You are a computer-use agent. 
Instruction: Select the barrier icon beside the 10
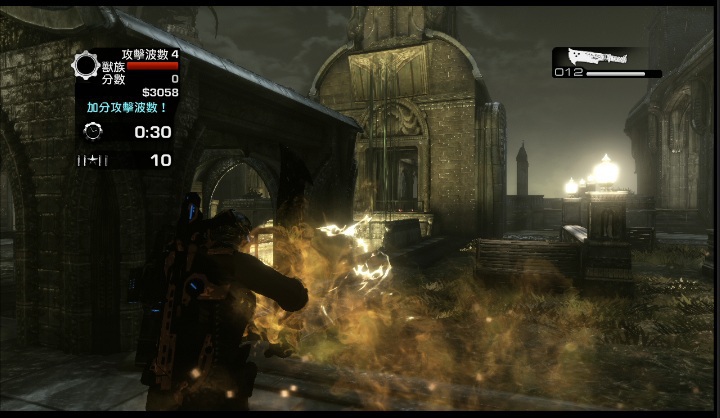[93, 159]
